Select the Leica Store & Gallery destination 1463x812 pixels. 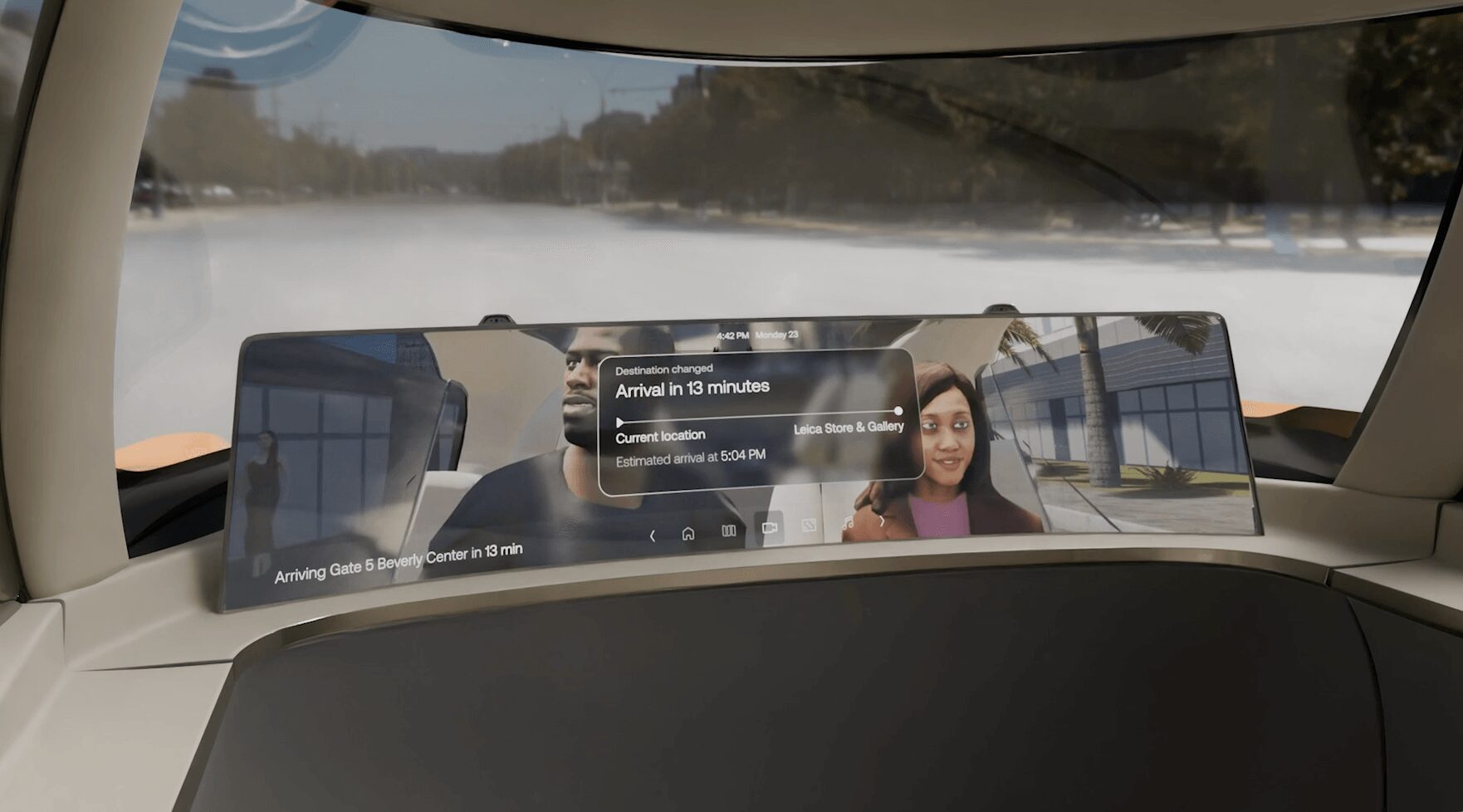point(849,428)
